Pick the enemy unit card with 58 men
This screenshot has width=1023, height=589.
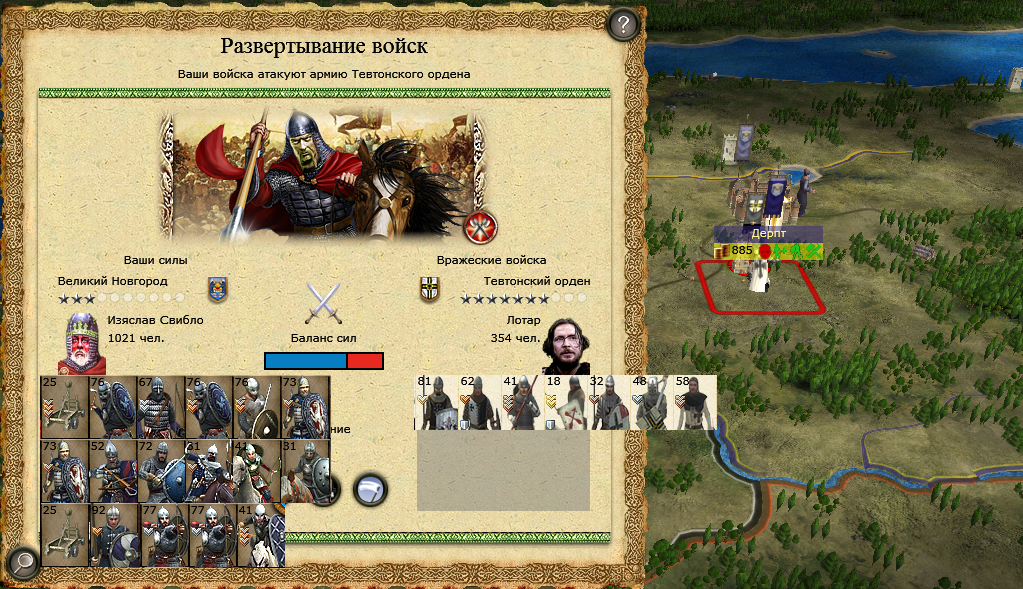(695, 402)
